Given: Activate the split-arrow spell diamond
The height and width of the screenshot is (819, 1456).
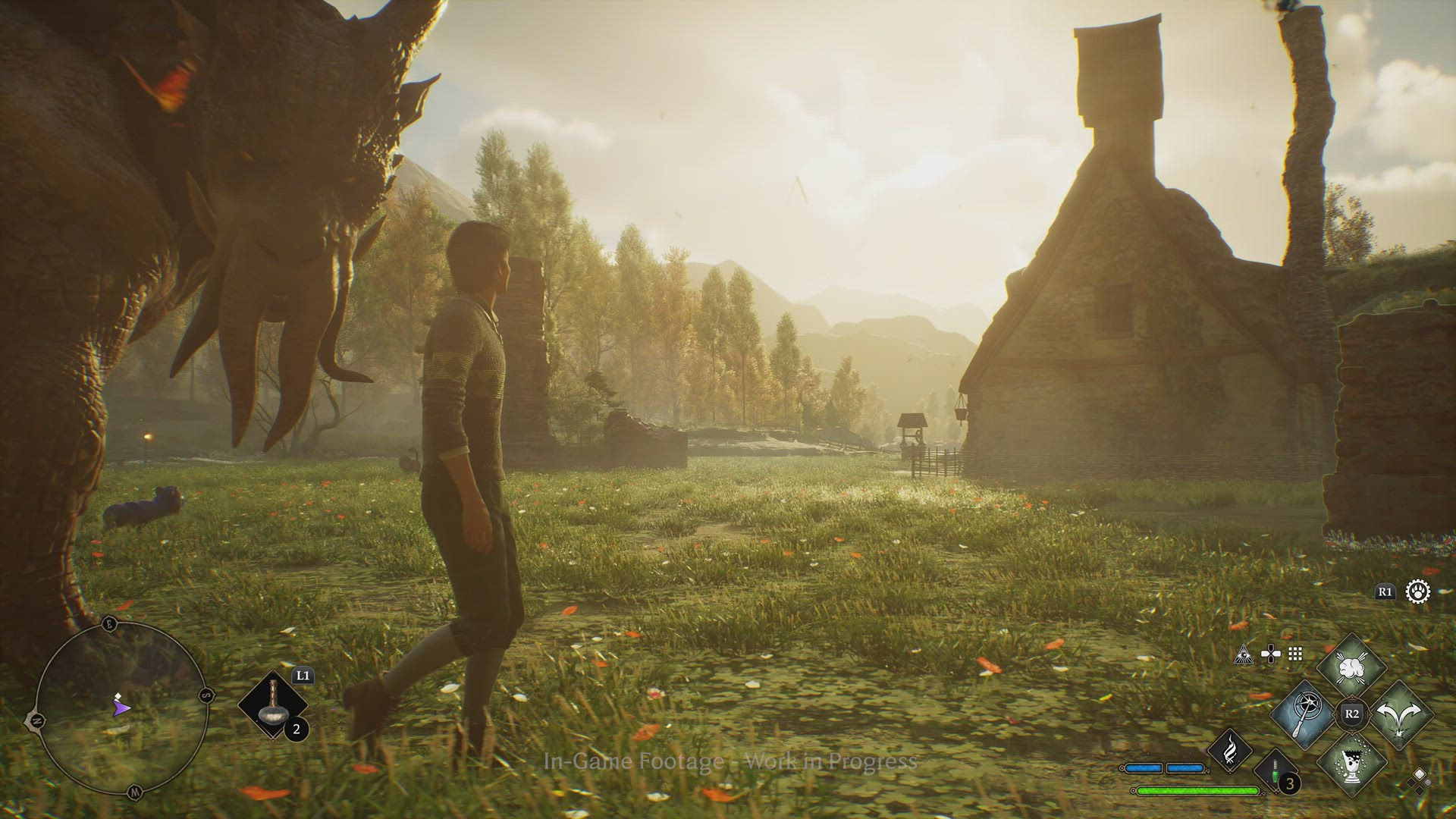Looking at the screenshot, I should pyautogui.click(x=1400, y=714).
